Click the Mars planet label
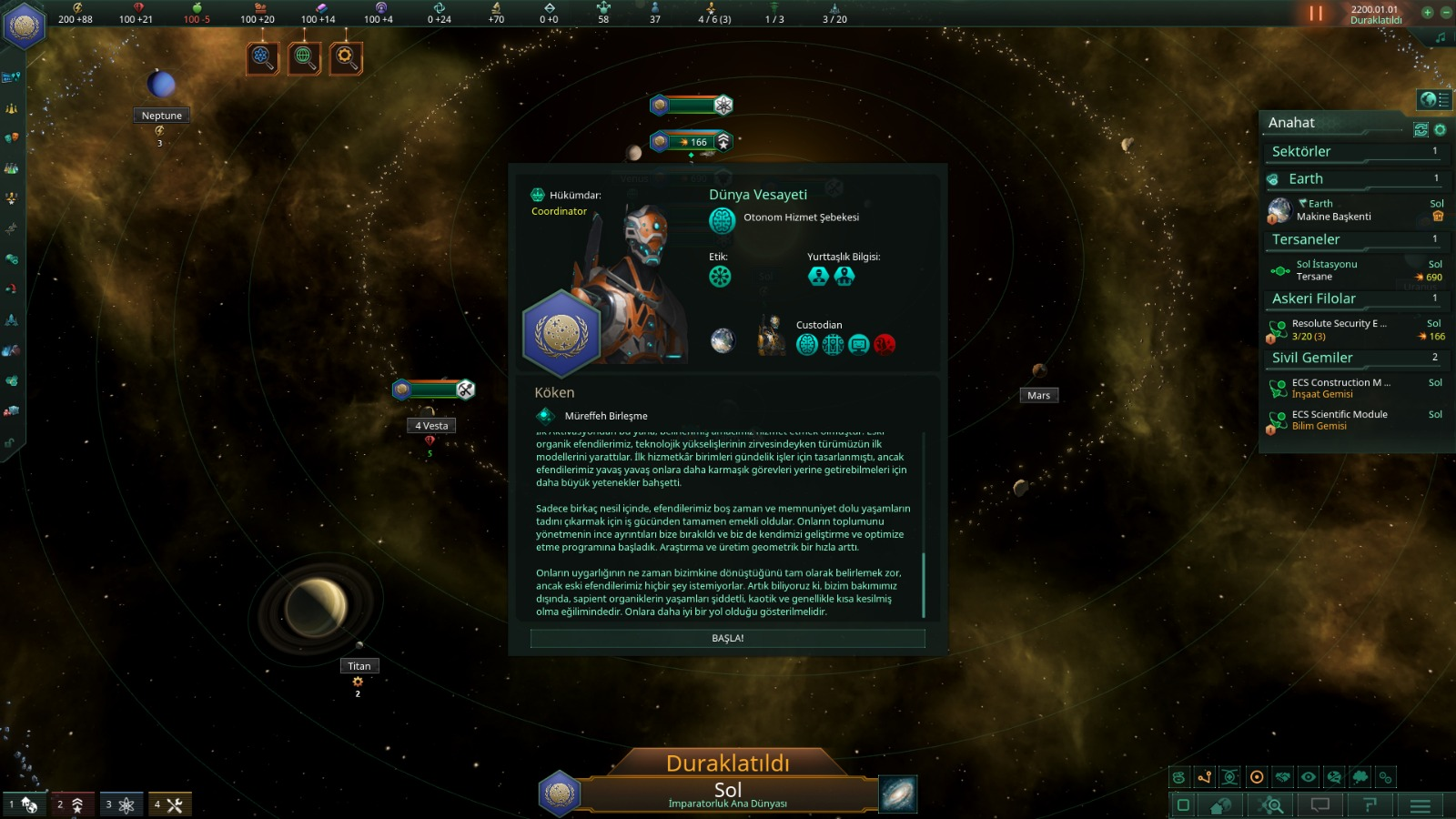Viewport: 1456px width, 819px height. point(1038,396)
